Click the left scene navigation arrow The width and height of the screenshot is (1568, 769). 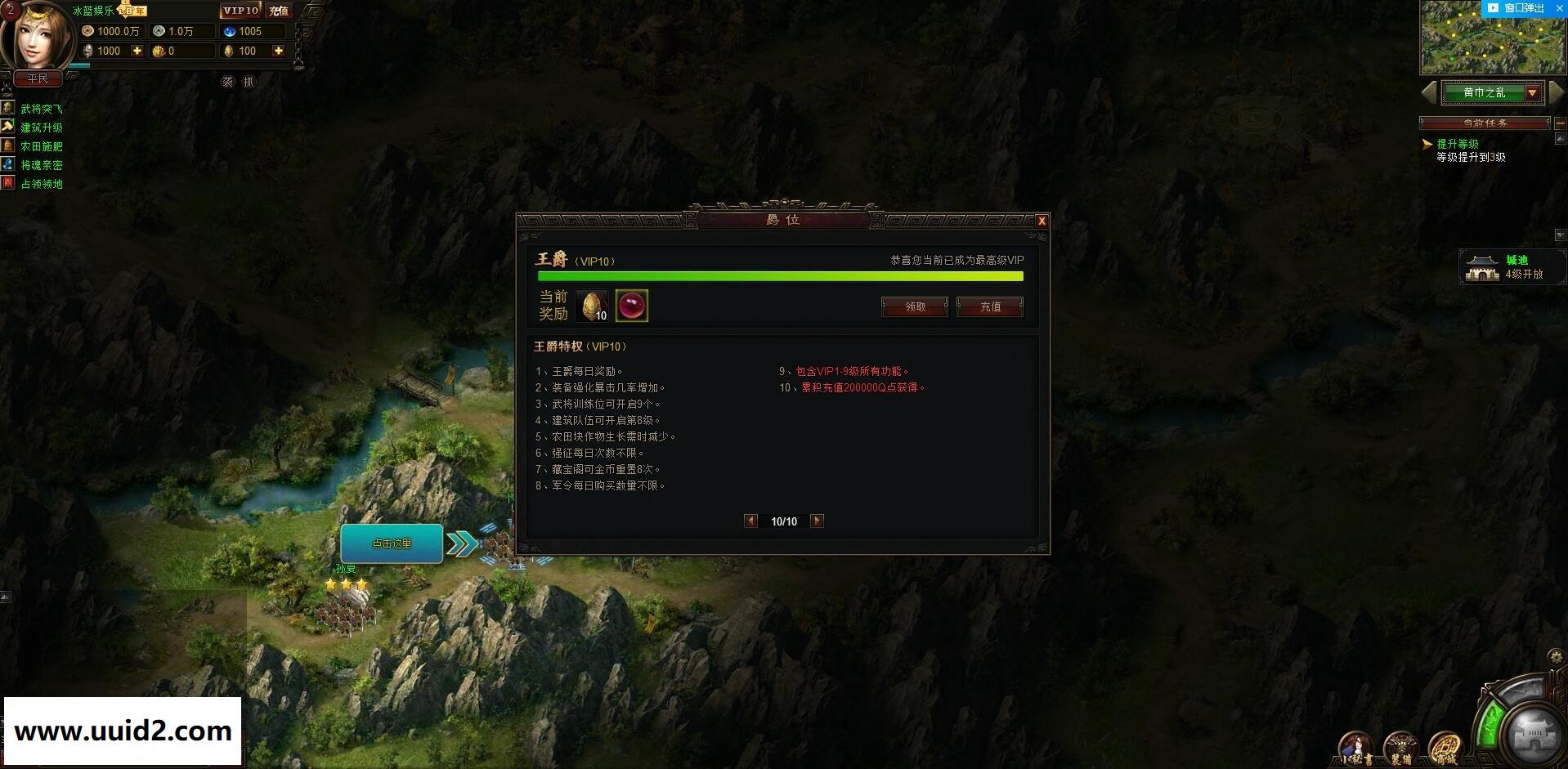pyautogui.click(x=1431, y=92)
